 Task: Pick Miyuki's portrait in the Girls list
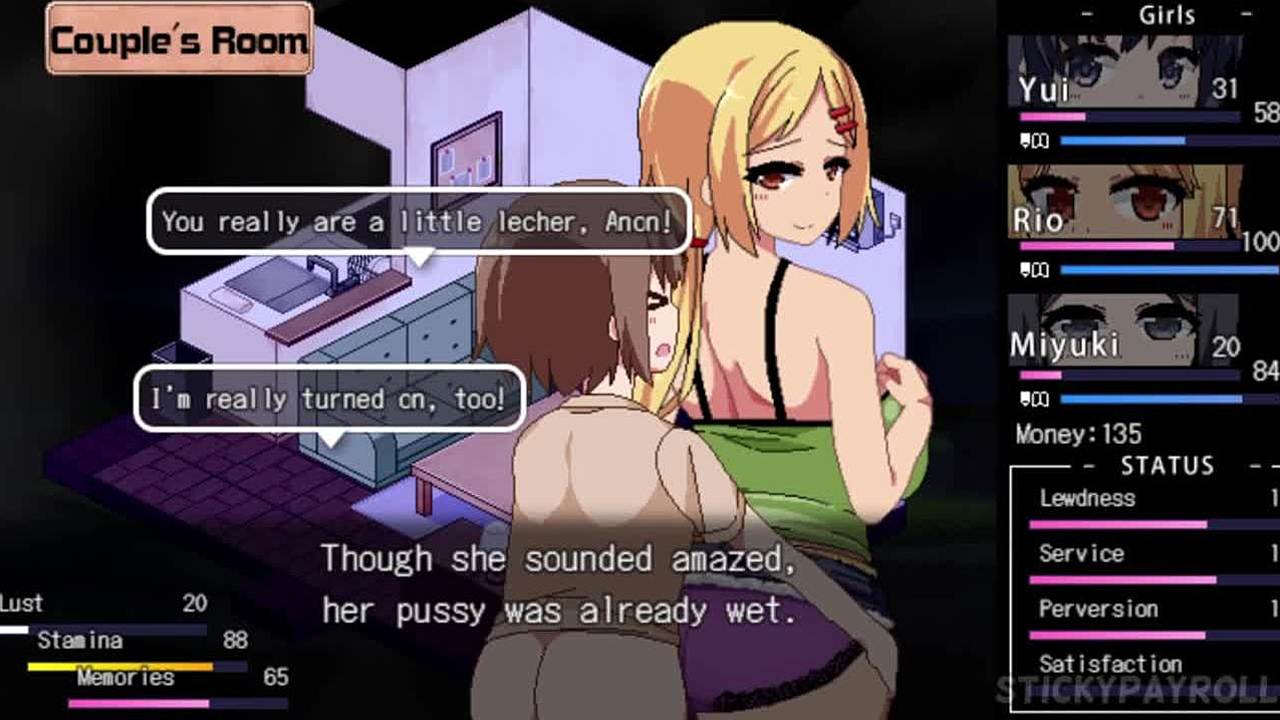coord(1124,329)
